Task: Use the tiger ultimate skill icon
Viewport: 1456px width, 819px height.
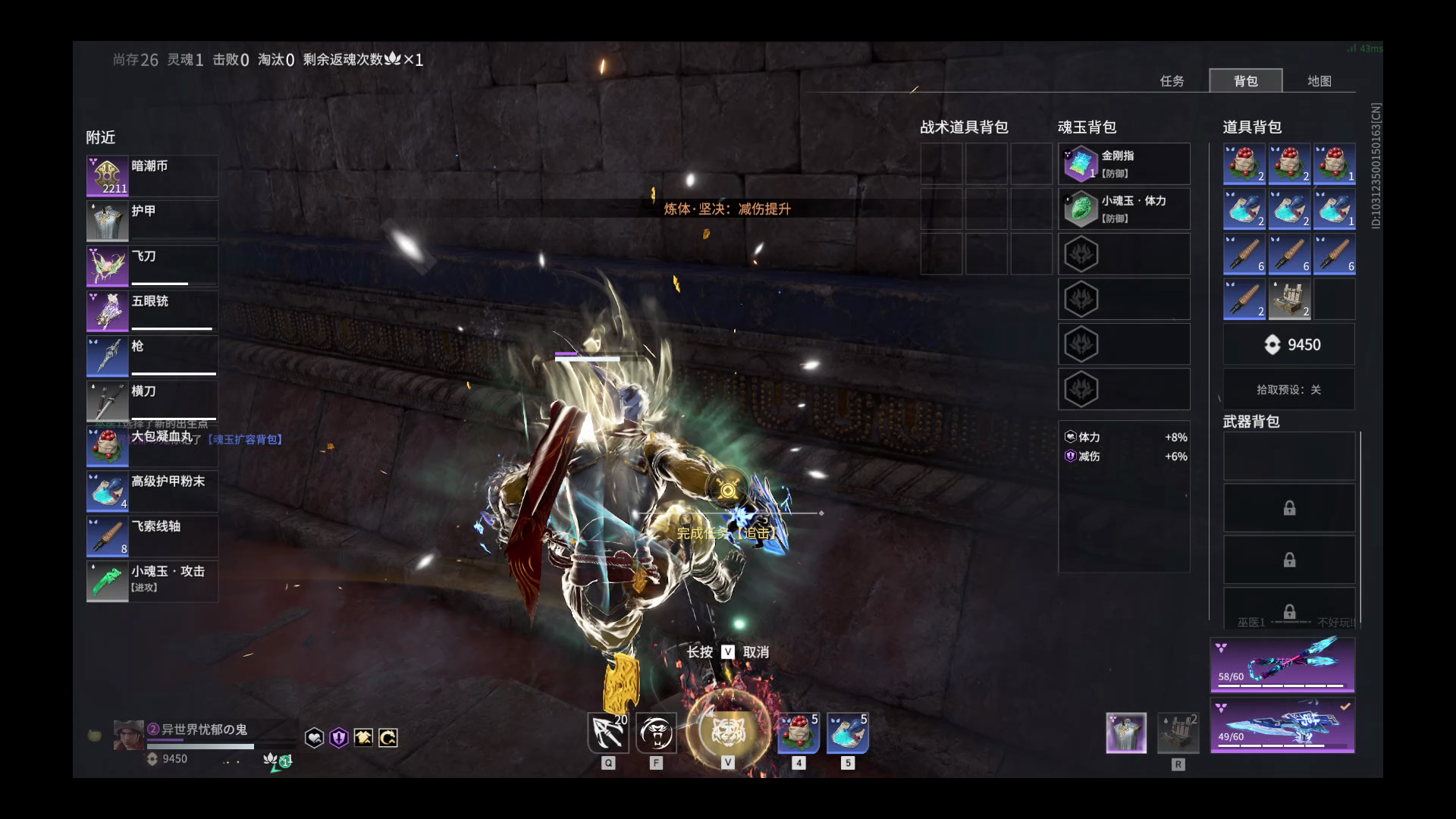Action: pyautogui.click(x=728, y=732)
